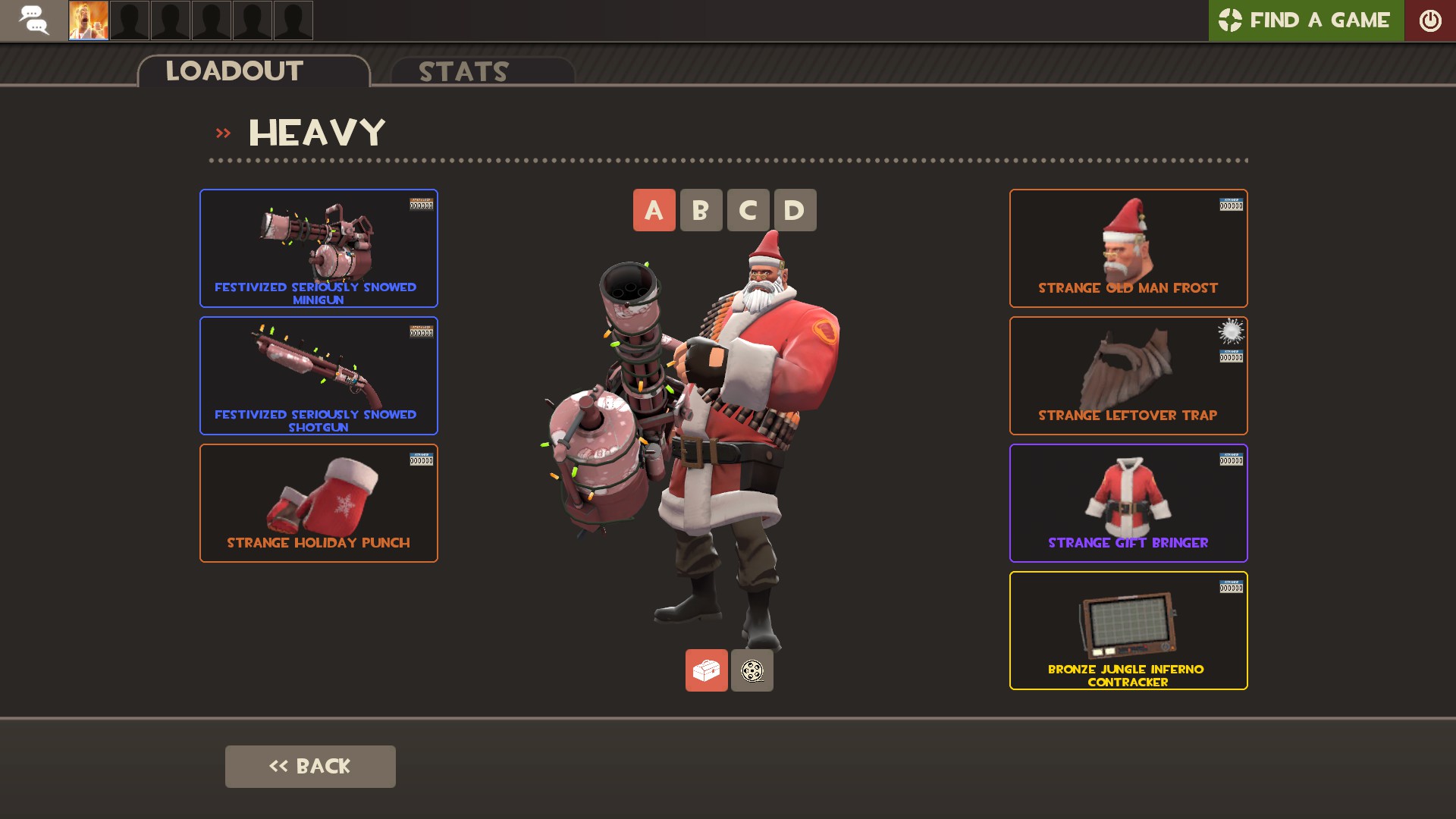Change the Strange Holiday Punch melee slot

tap(318, 503)
